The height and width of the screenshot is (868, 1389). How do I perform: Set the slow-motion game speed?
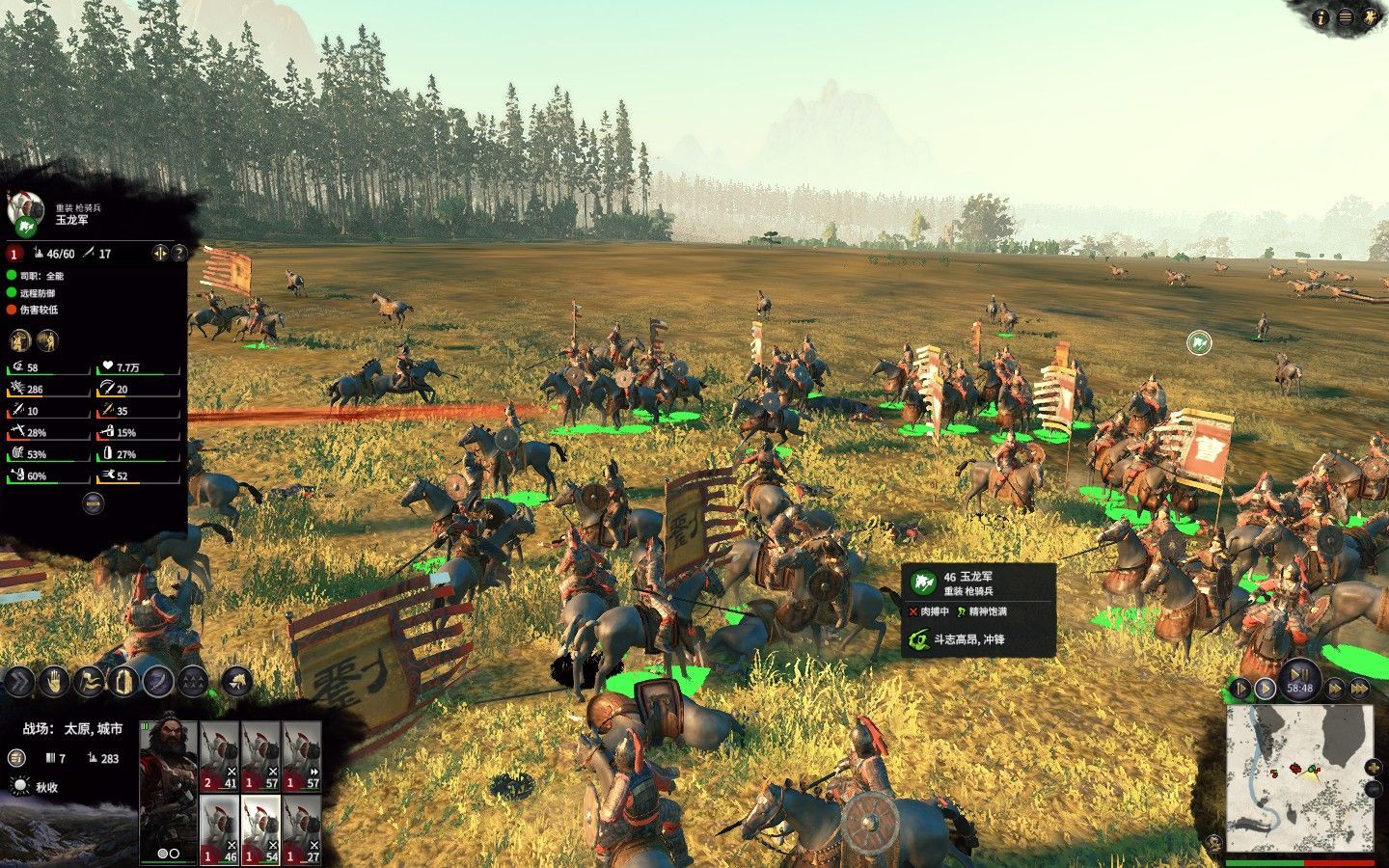click(1241, 689)
